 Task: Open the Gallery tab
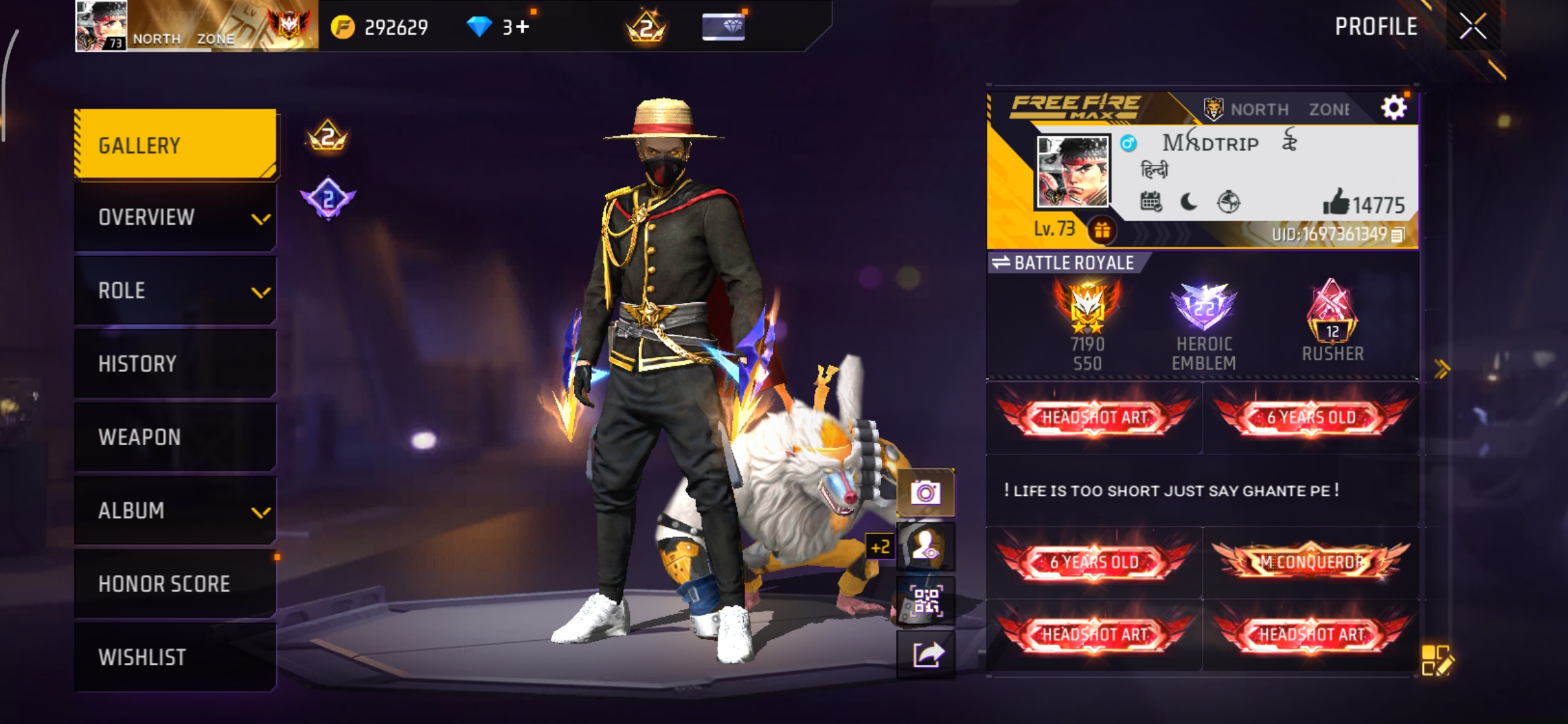pyautogui.click(x=176, y=145)
